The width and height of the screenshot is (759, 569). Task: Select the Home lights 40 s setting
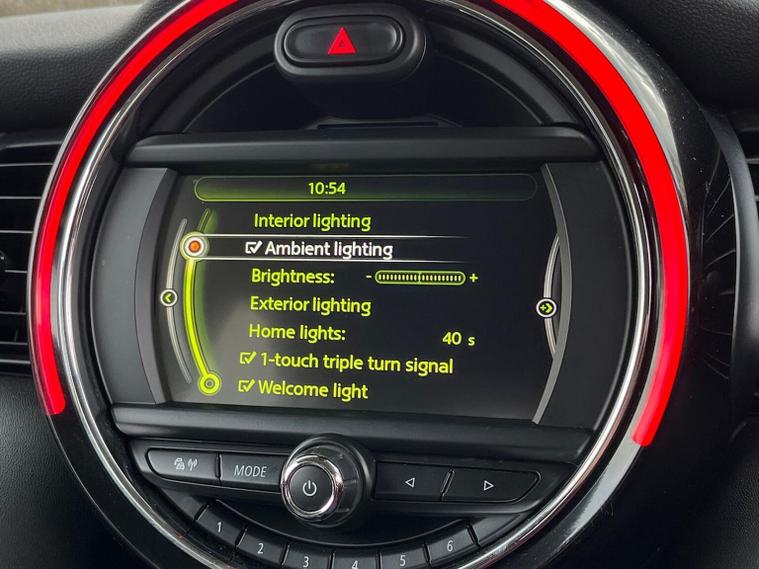[x=458, y=339]
